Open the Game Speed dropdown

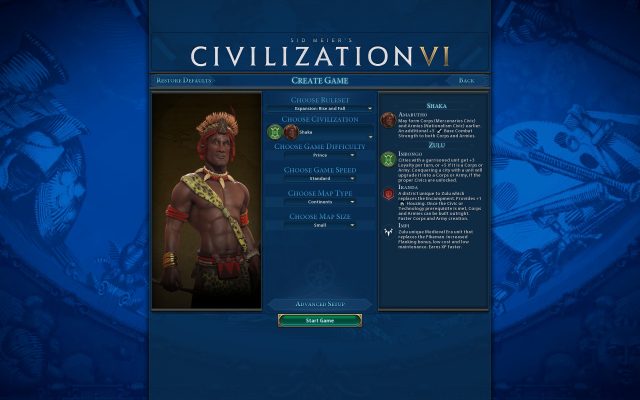320,179
